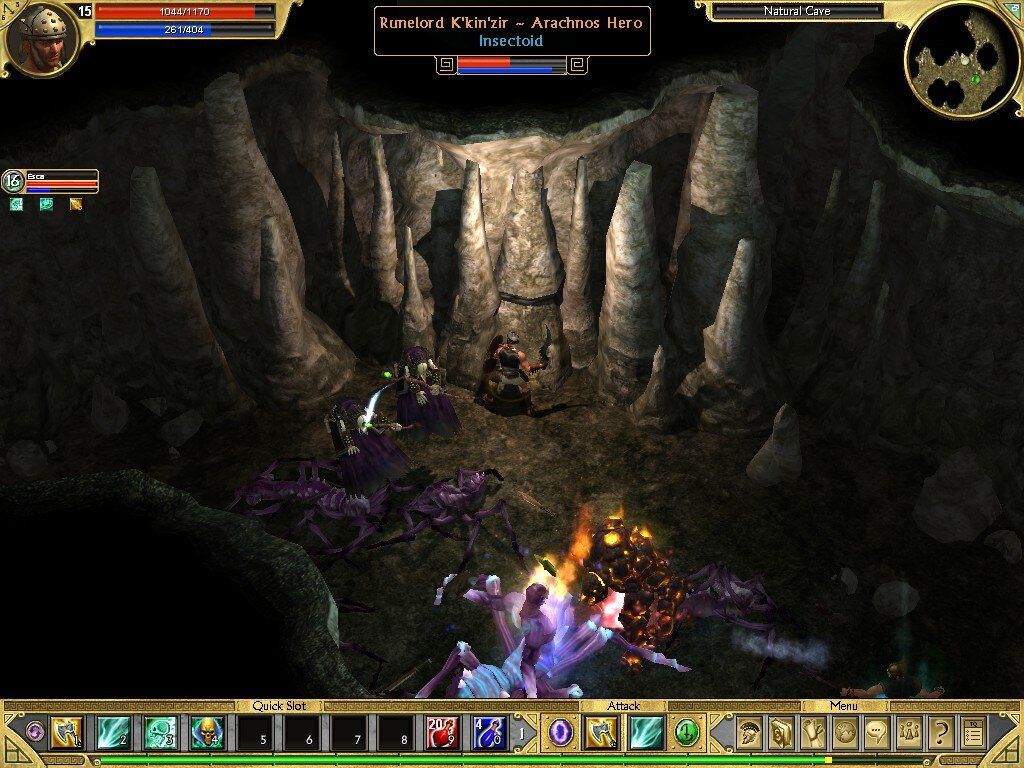The image size is (1024, 768).
Task: Open the character window via helmet icon
Action: [x=750, y=733]
